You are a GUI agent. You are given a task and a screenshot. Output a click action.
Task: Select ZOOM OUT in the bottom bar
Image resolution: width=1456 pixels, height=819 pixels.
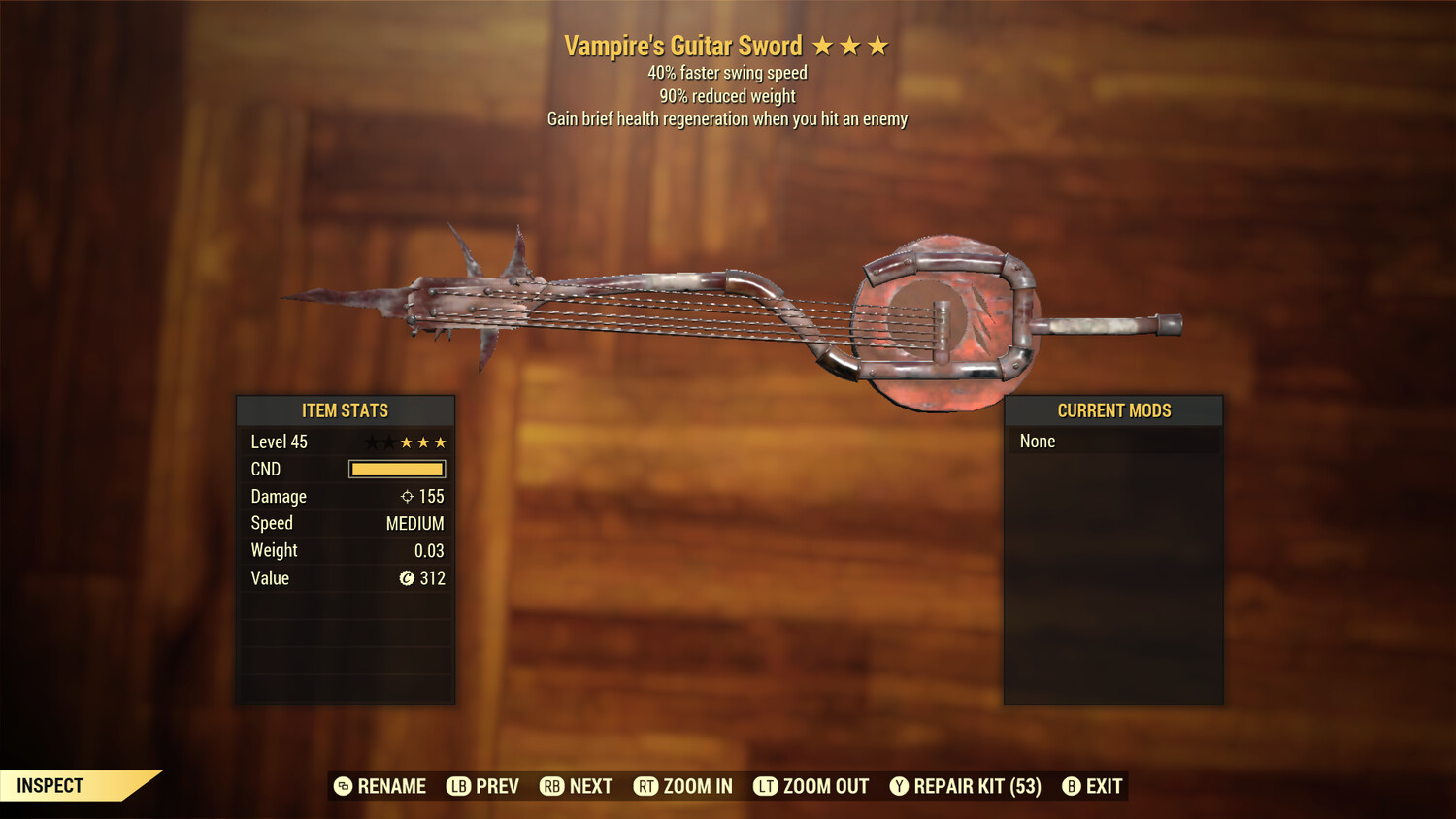pos(811,786)
